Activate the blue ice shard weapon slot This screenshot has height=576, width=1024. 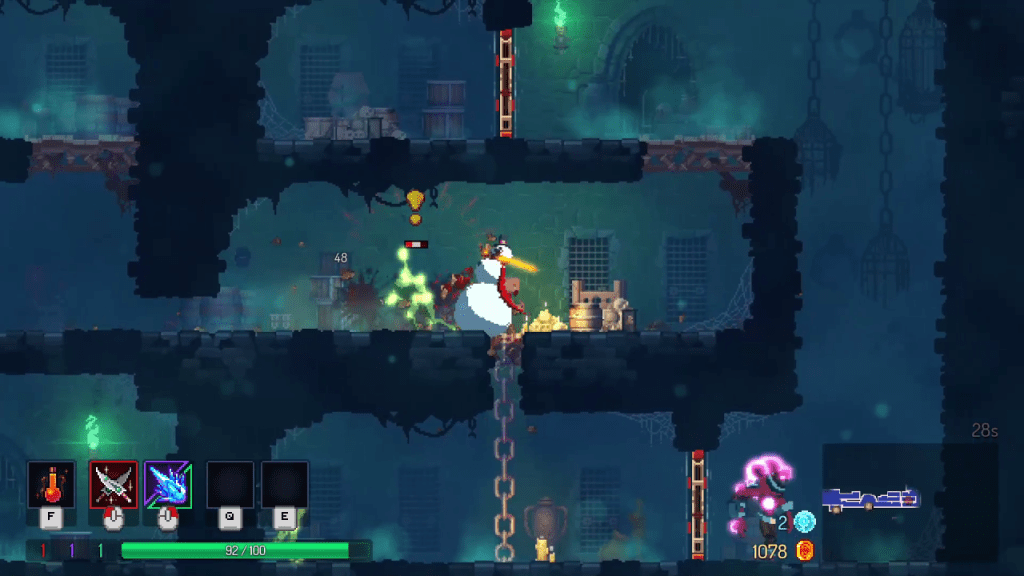(x=167, y=485)
